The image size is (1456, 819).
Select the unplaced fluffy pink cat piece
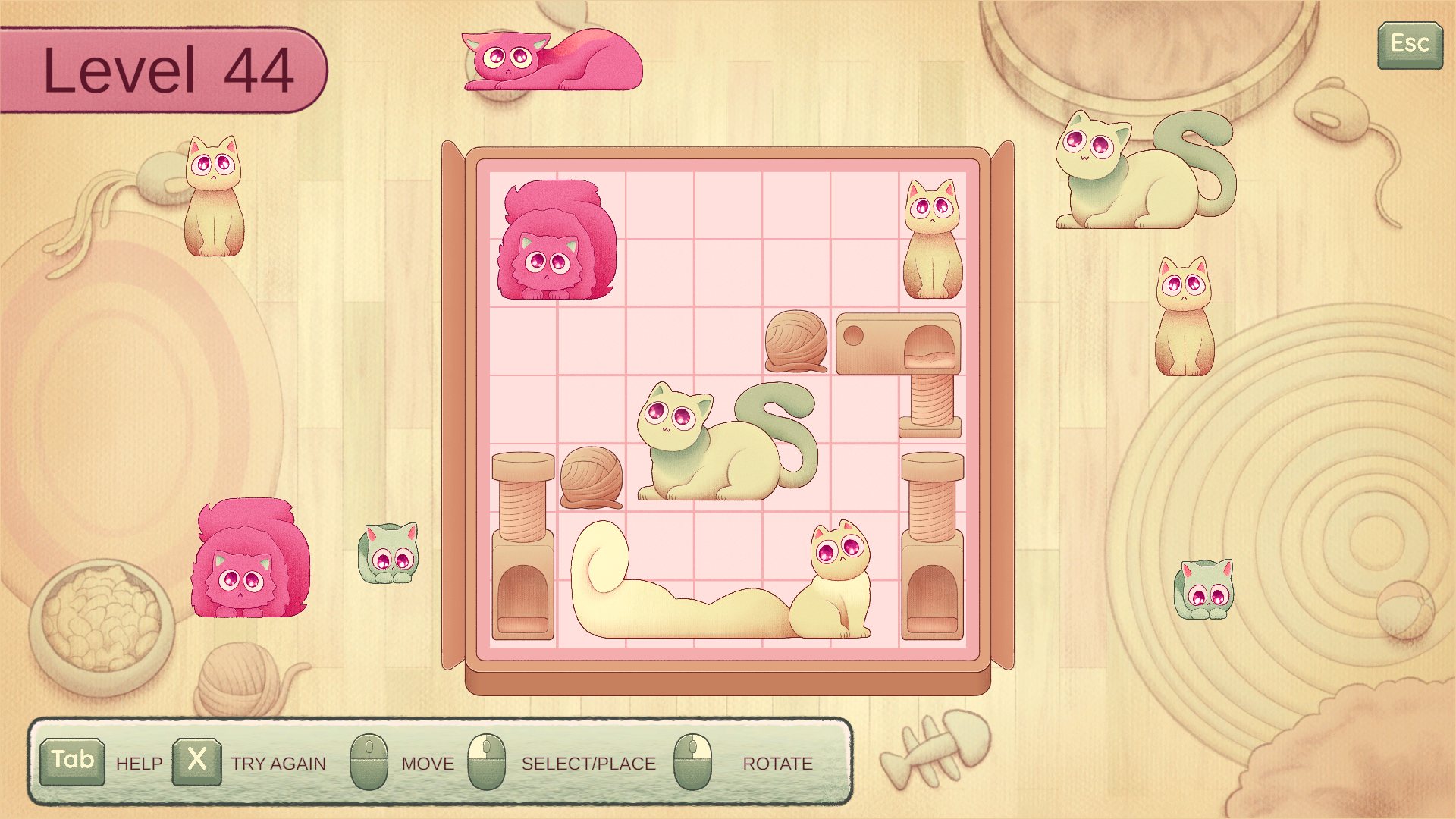click(249, 561)
